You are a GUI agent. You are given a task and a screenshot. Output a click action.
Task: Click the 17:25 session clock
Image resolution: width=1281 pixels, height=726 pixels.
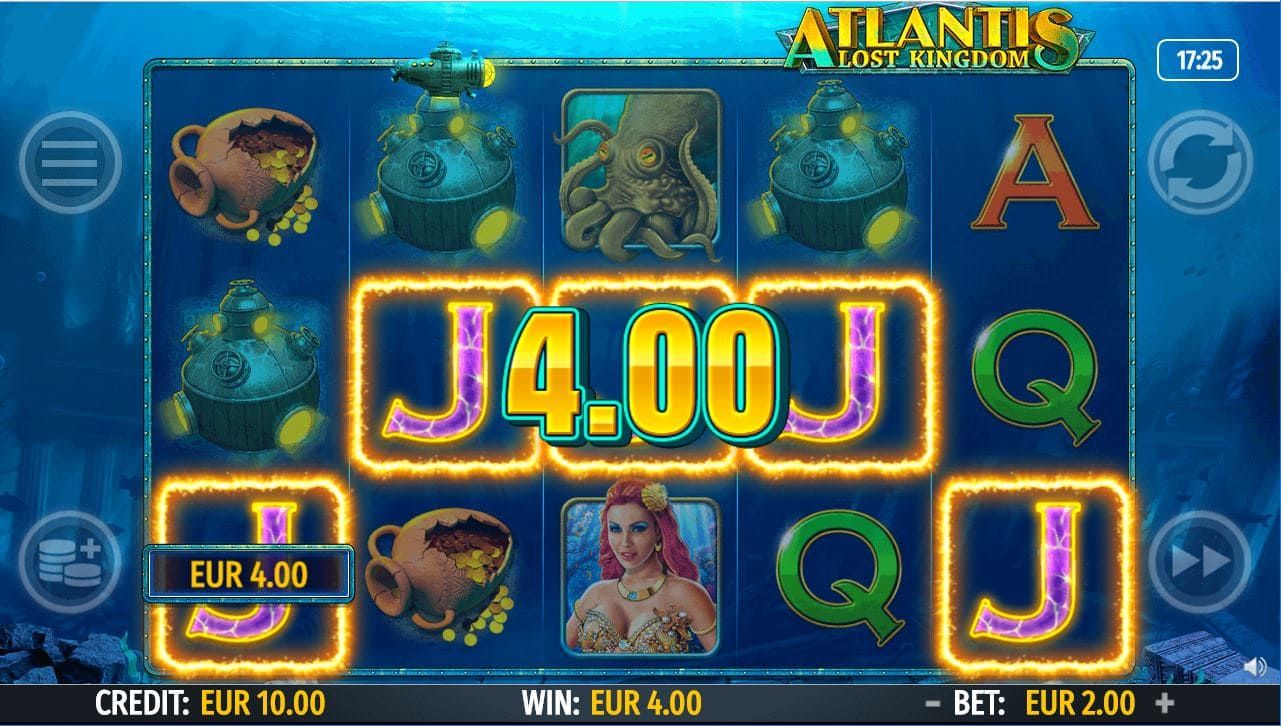pyautogui.click(x=1200, y=57)
